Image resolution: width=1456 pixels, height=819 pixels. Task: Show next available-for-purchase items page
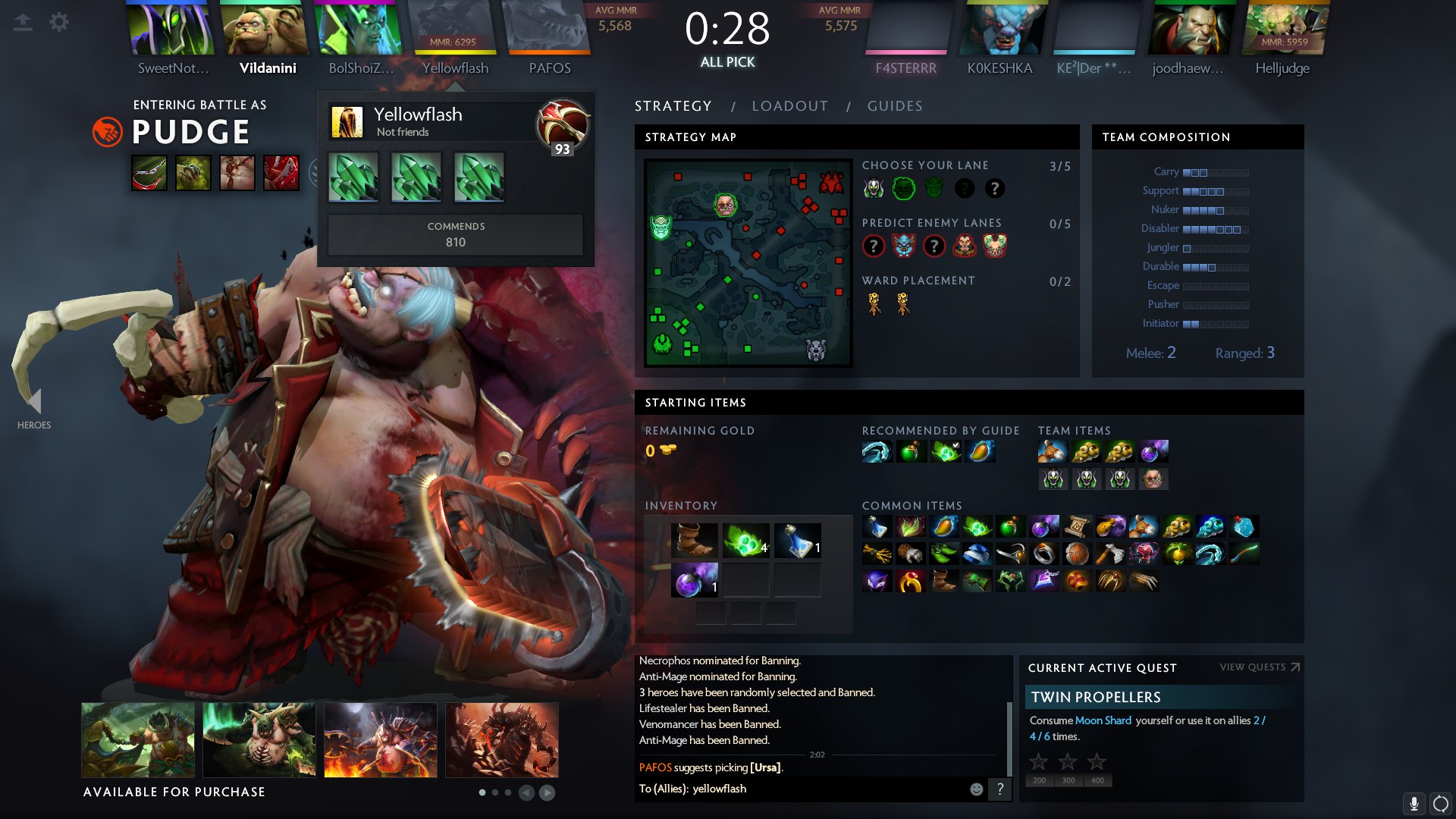point(547,792)
